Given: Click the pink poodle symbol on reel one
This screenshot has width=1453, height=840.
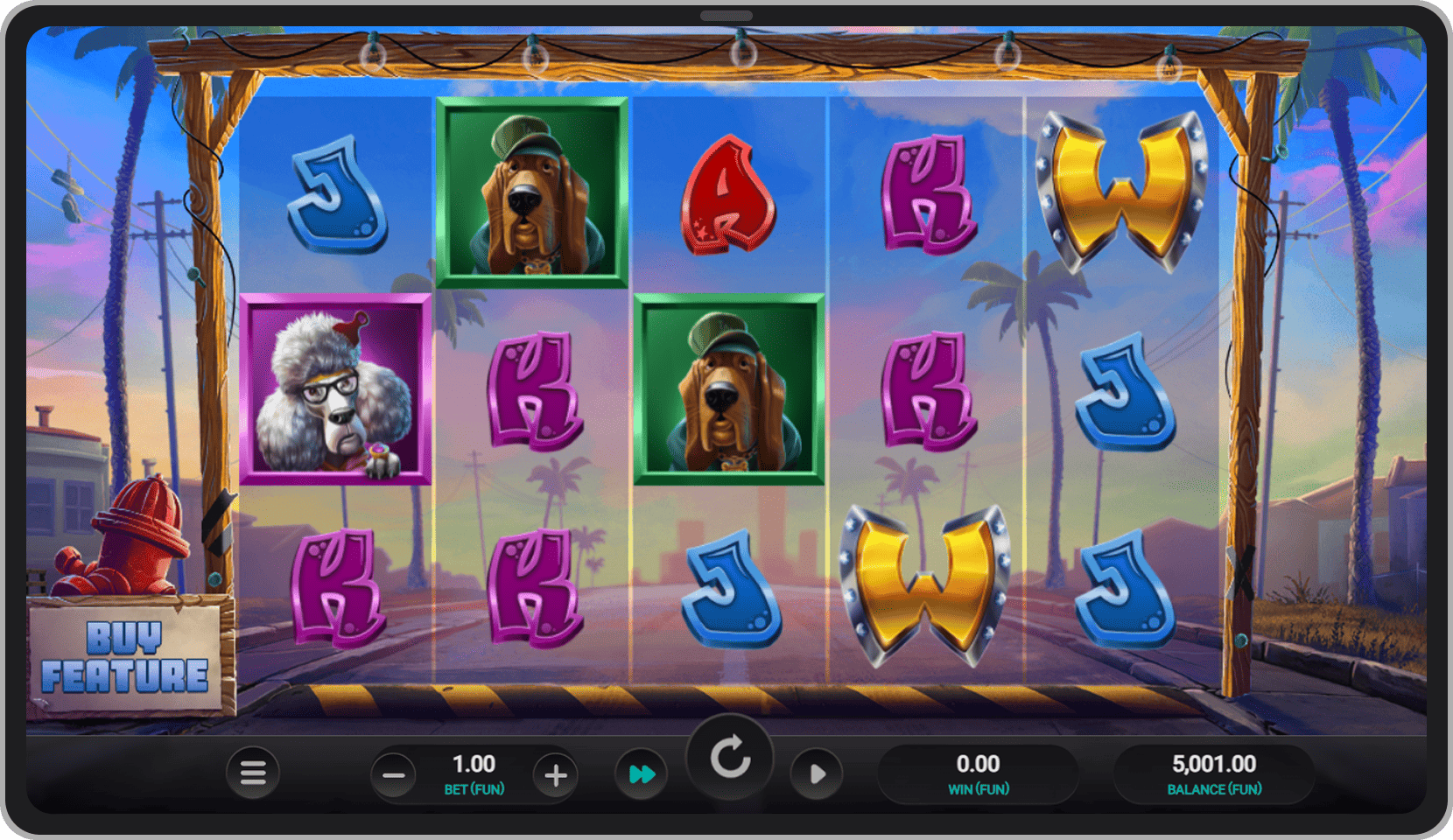Looking at the screenshot, I should [334, 389].
